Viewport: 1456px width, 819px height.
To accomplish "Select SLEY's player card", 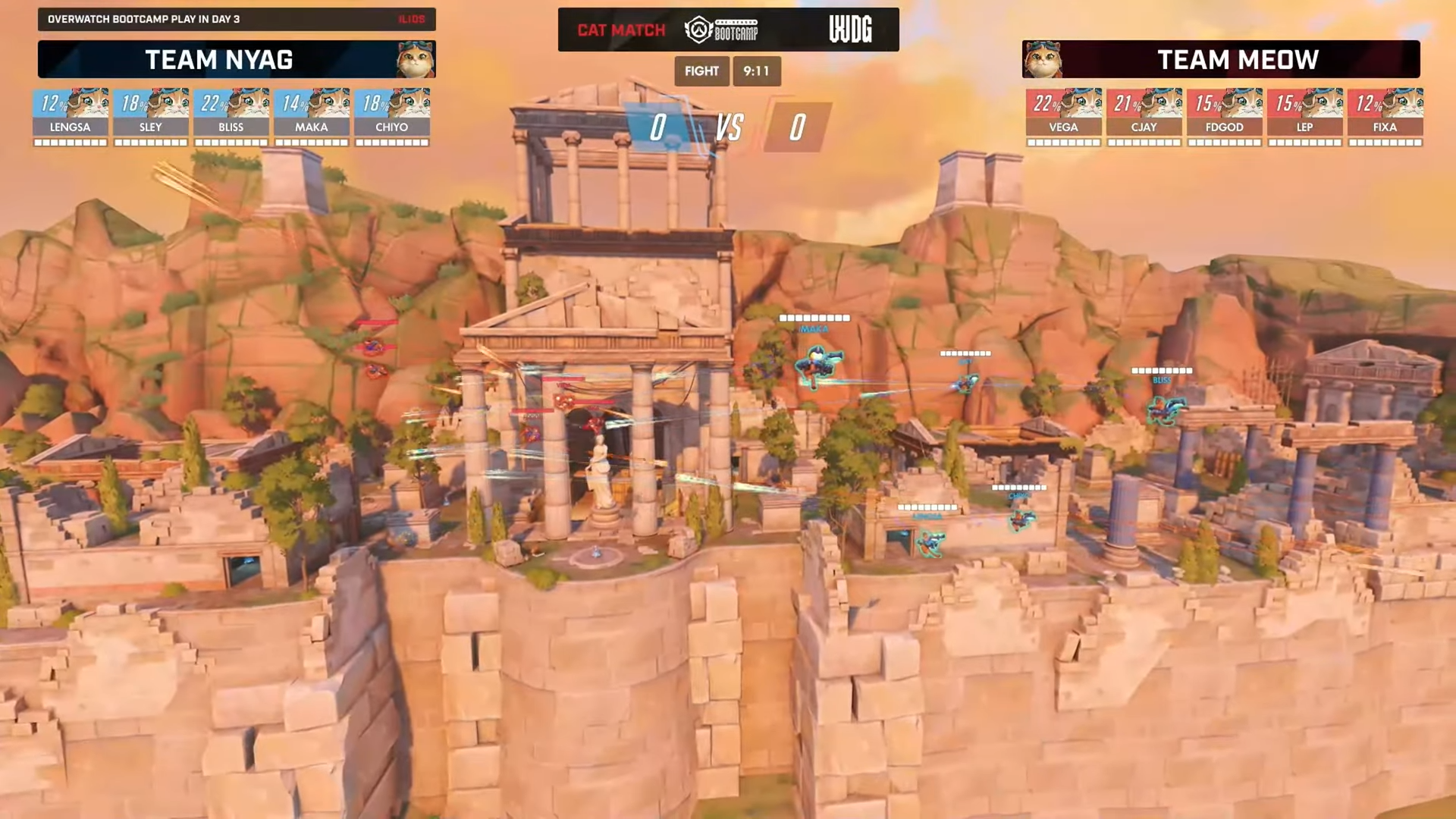I will click(151, 116).
